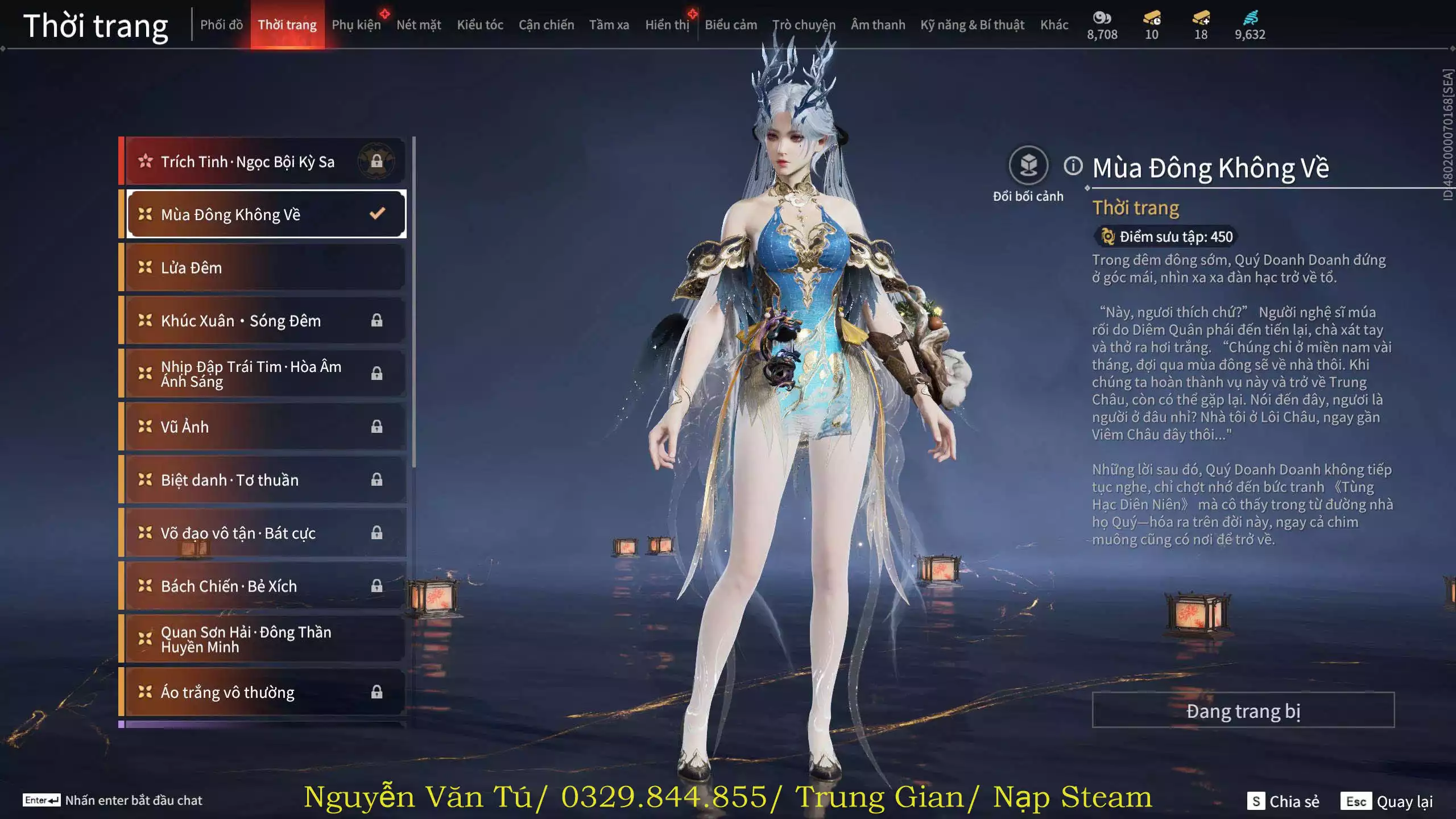Open the info icon beside outfit title
This screenshot has height=819, width=1456.
1073,166
